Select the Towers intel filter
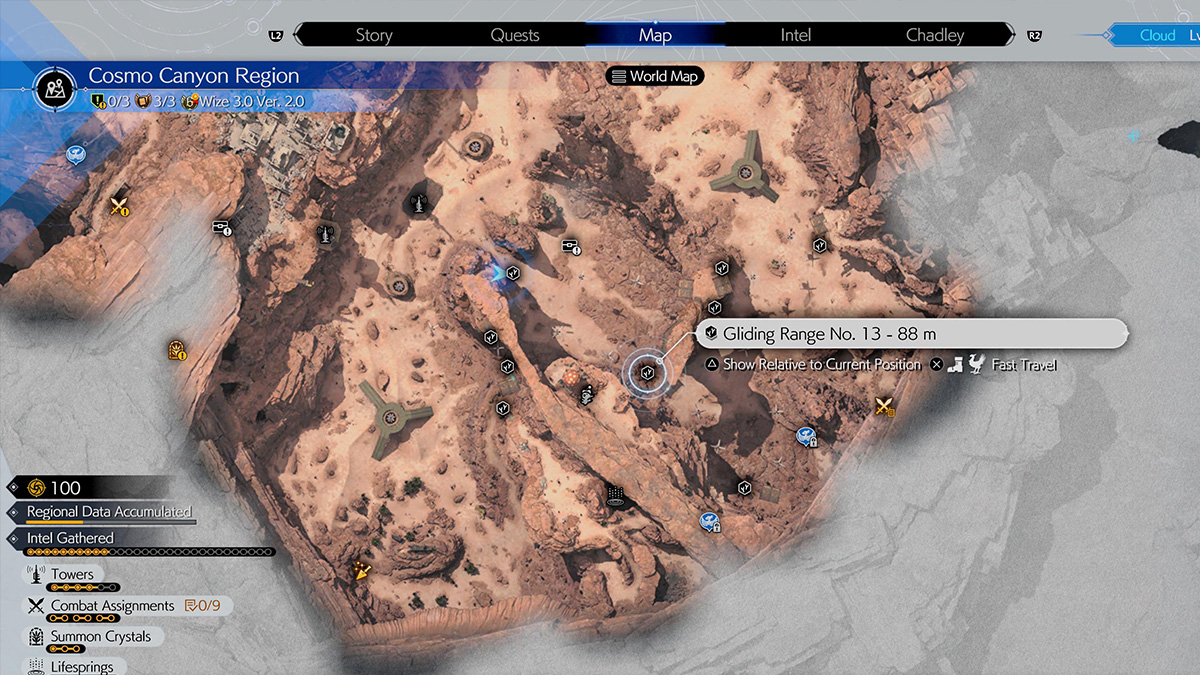This screenshot has width=1200, height=675. point(73,575)
